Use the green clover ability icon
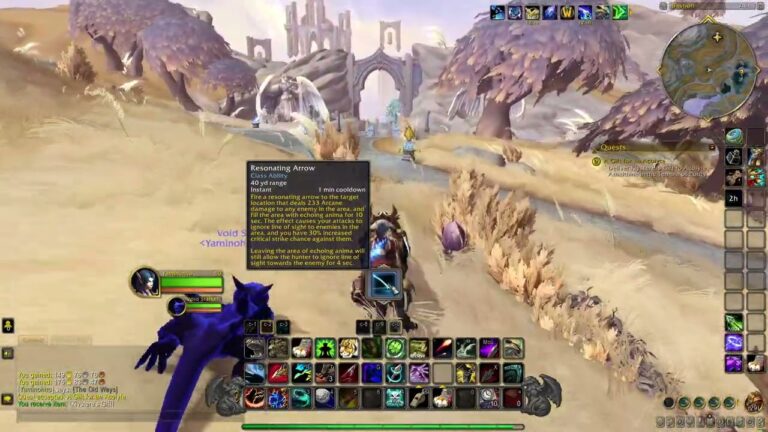The image size is (768, 432). [395, 348]
